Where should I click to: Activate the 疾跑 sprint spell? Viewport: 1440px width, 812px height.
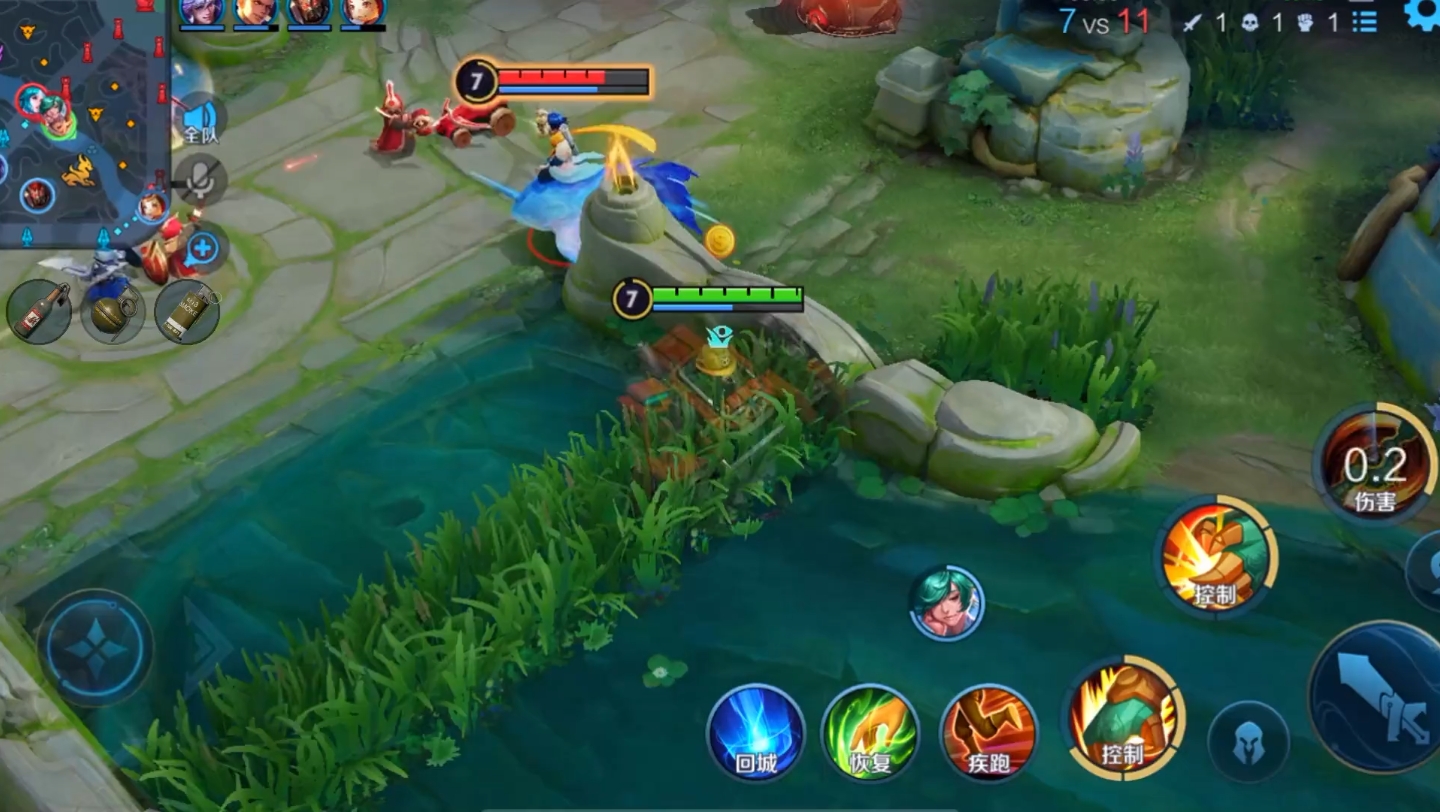pyautogui.click(x=988, y=733)
